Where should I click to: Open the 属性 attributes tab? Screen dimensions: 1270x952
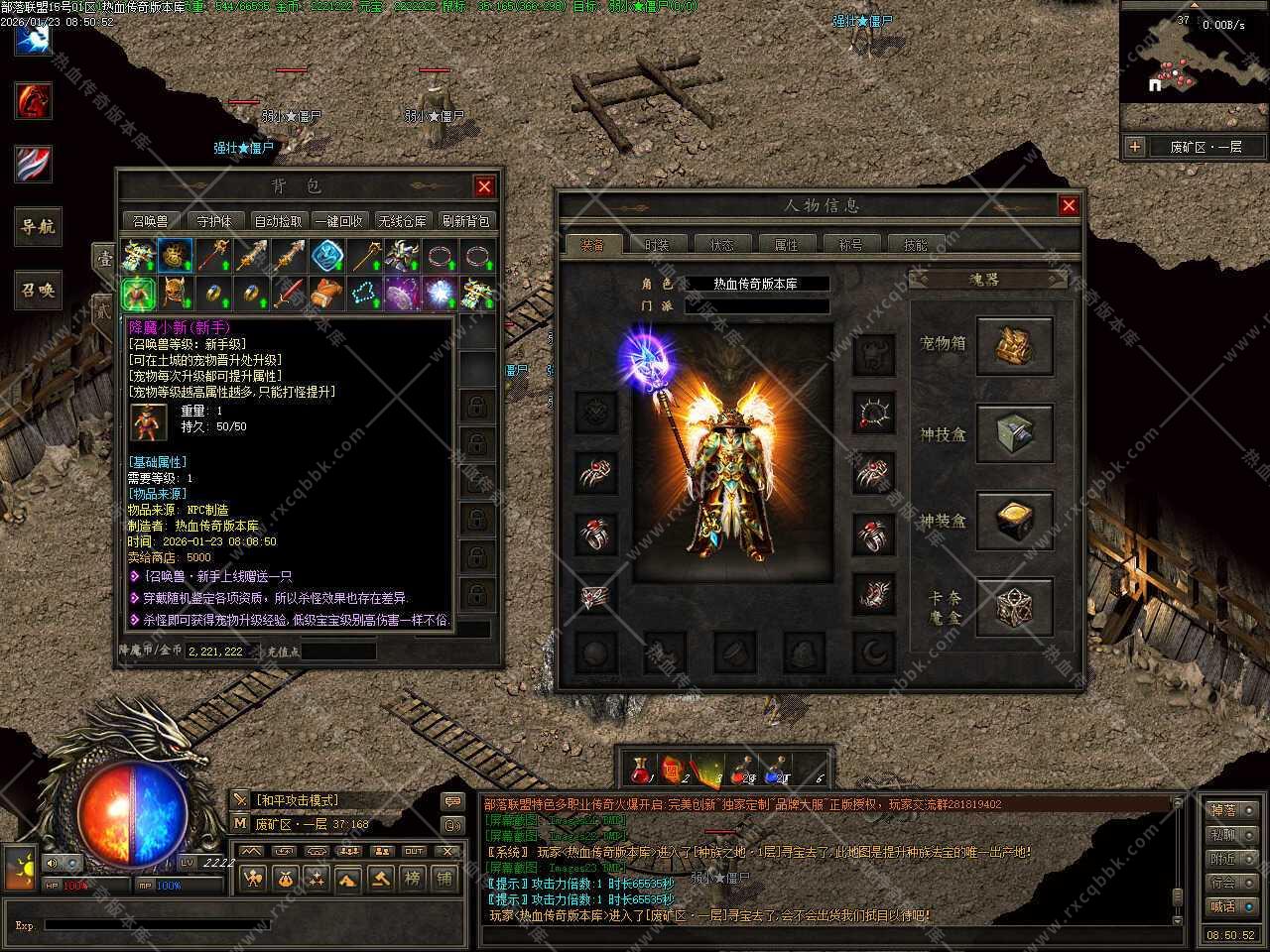tap(786, 244)
